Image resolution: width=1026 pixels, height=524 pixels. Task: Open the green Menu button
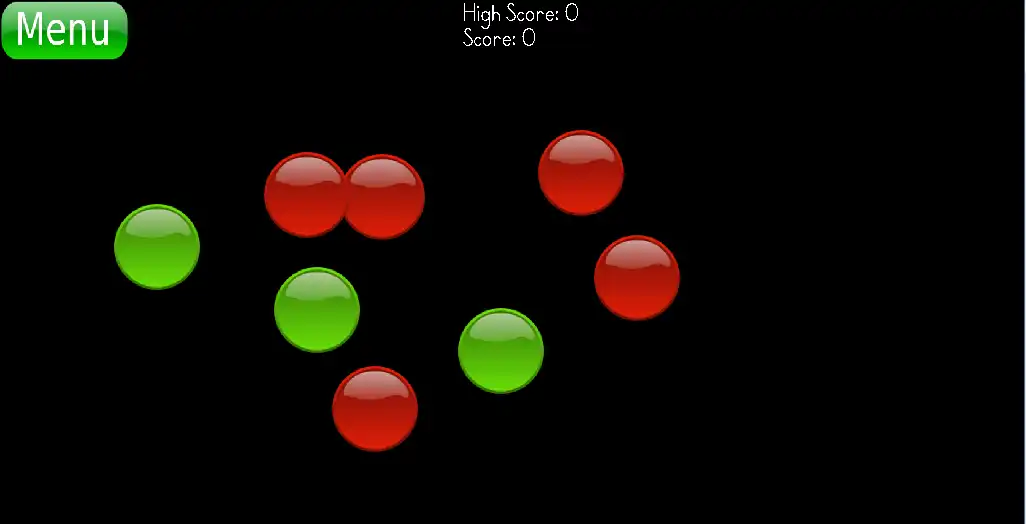point(64,30)
